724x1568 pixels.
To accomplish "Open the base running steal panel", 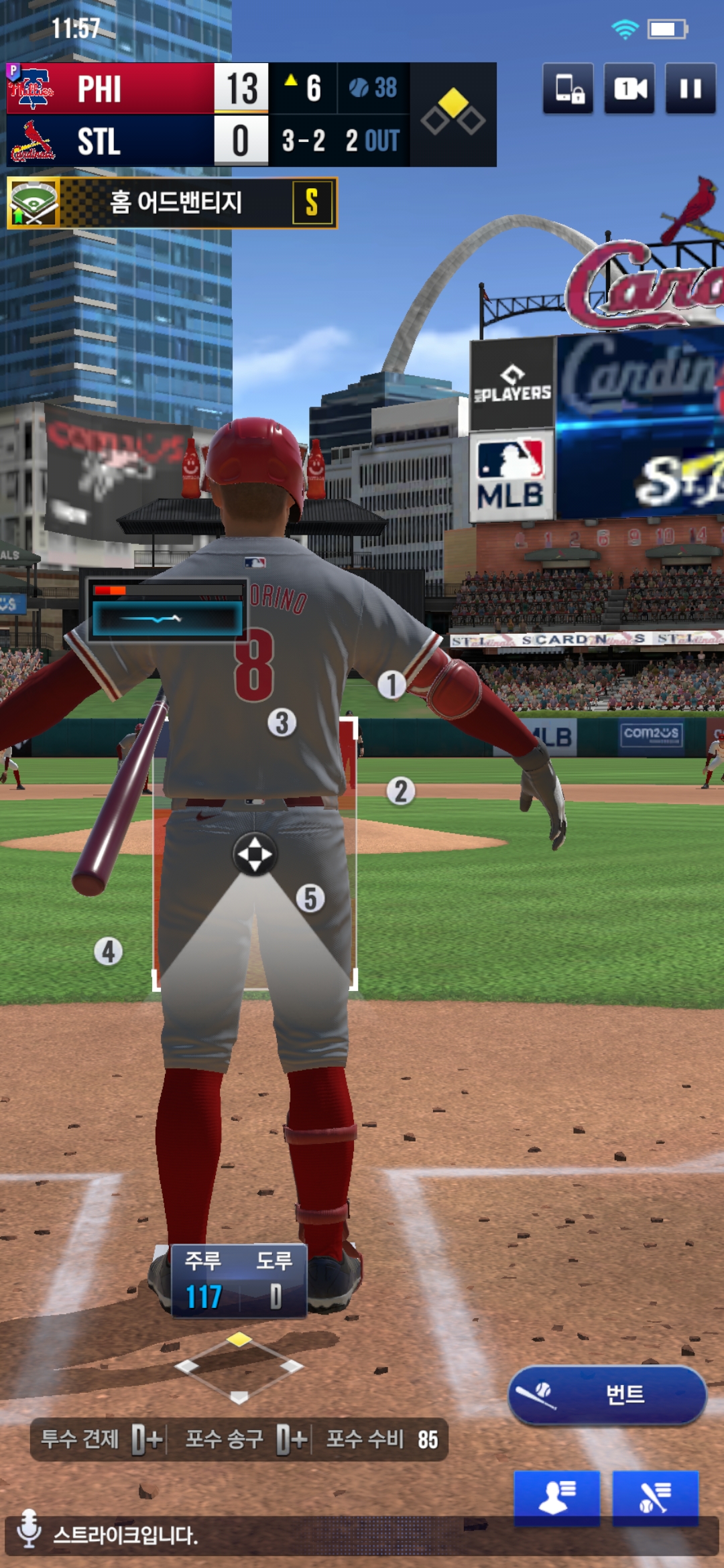I will [239, 1281].
